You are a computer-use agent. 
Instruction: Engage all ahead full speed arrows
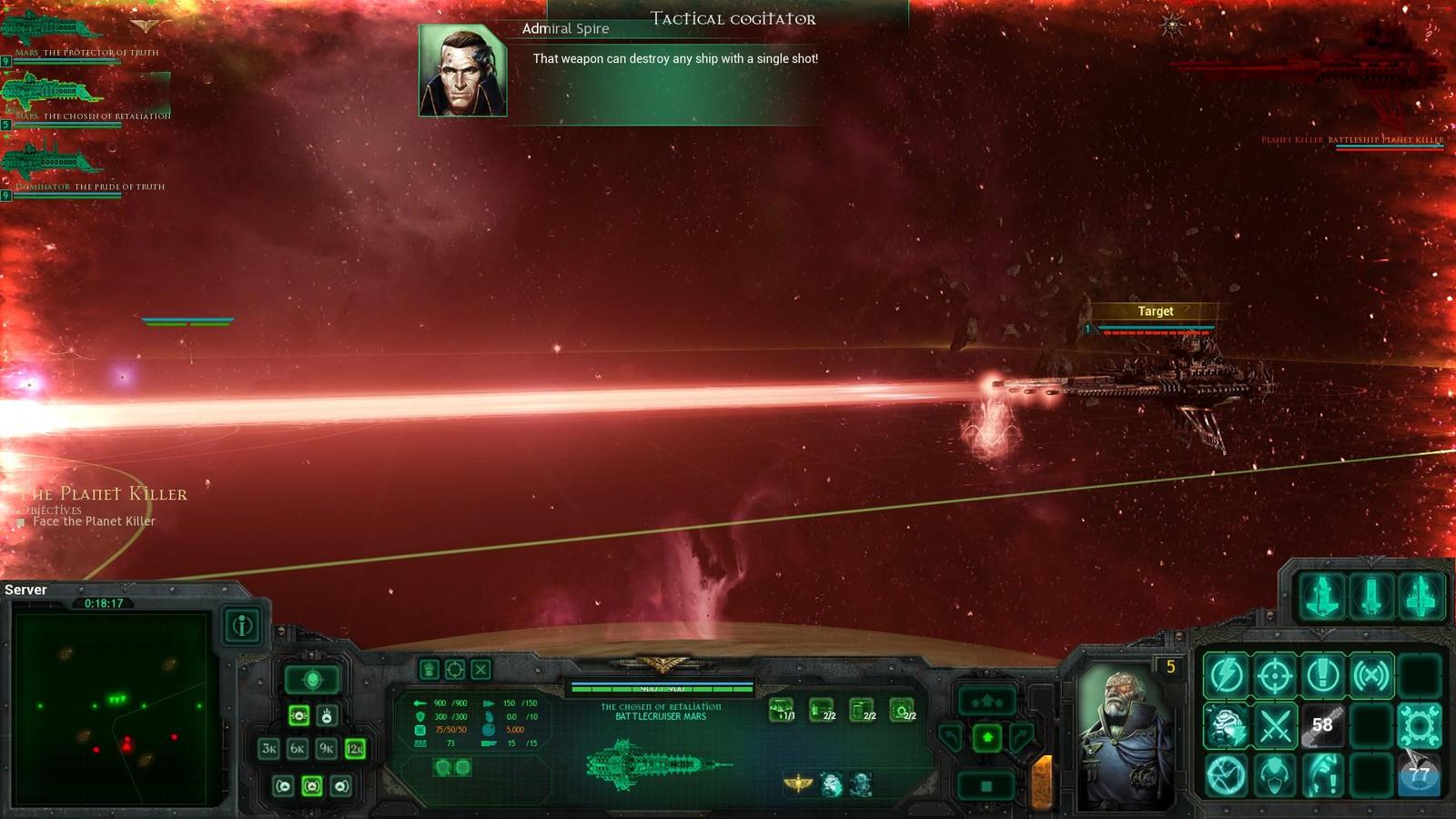click(987, 701)
